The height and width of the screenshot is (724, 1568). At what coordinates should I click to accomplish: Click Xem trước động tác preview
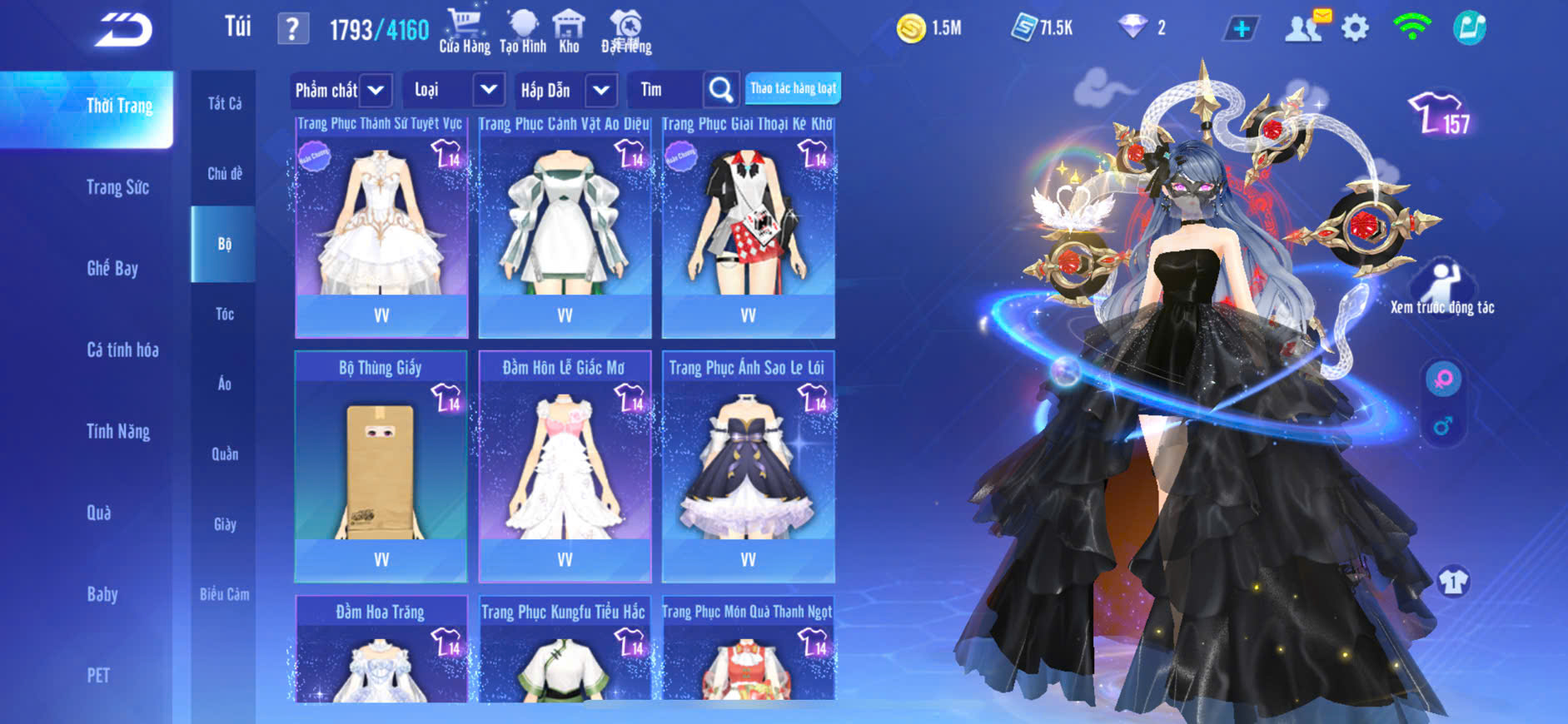[x=1442, y=289]
